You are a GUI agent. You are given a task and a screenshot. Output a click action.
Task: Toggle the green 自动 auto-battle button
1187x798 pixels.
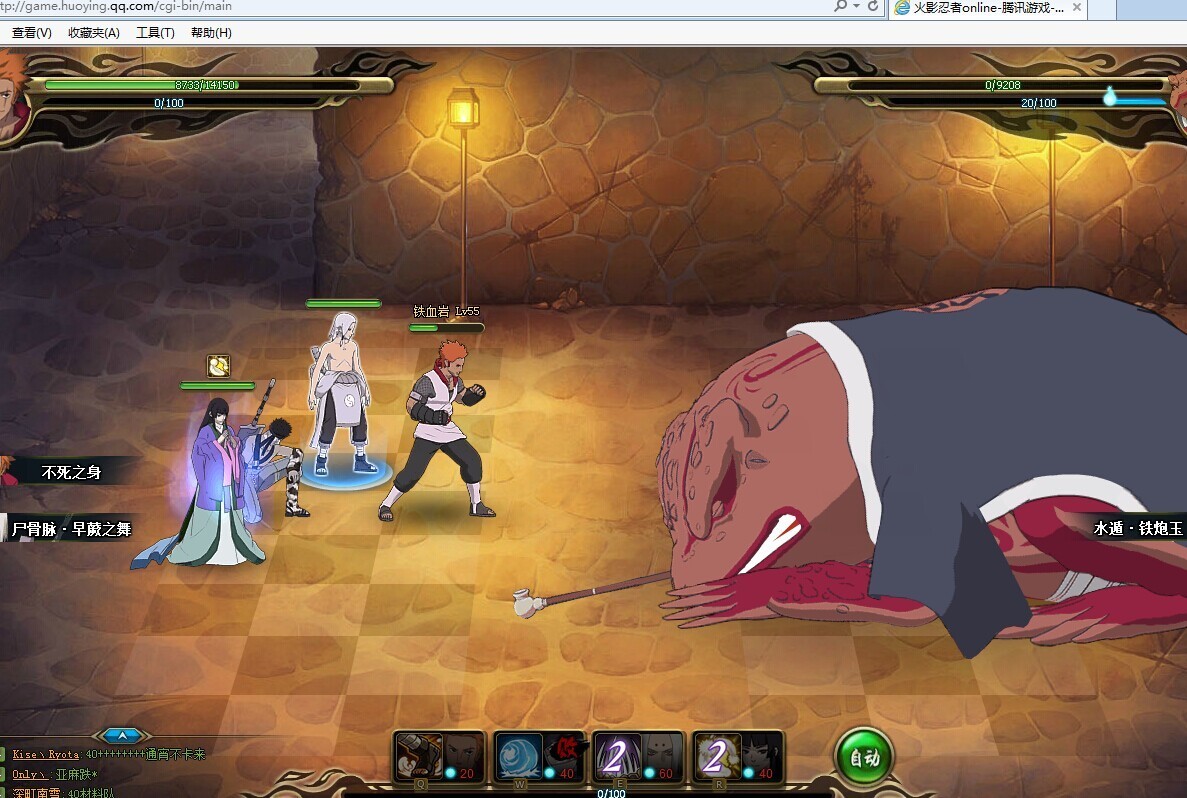(x=863, y=758)
